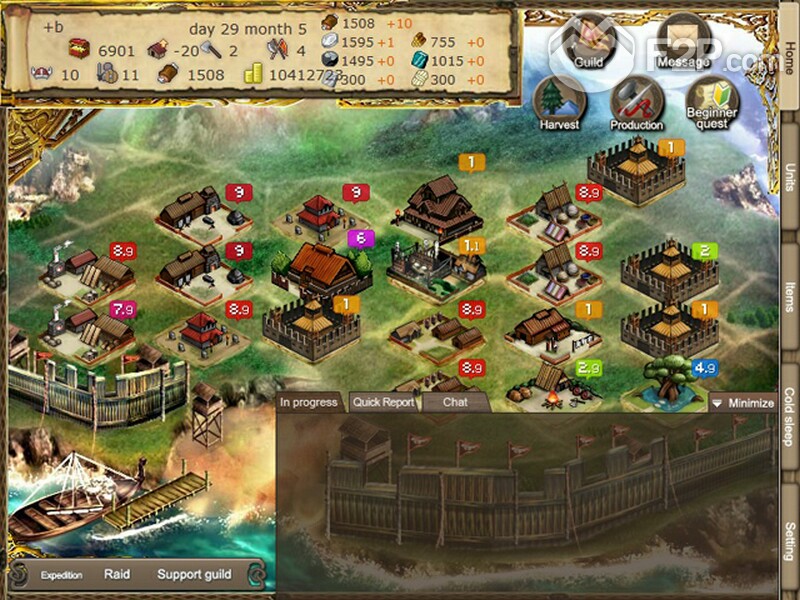Select Support guild

[x=194, y=574]
